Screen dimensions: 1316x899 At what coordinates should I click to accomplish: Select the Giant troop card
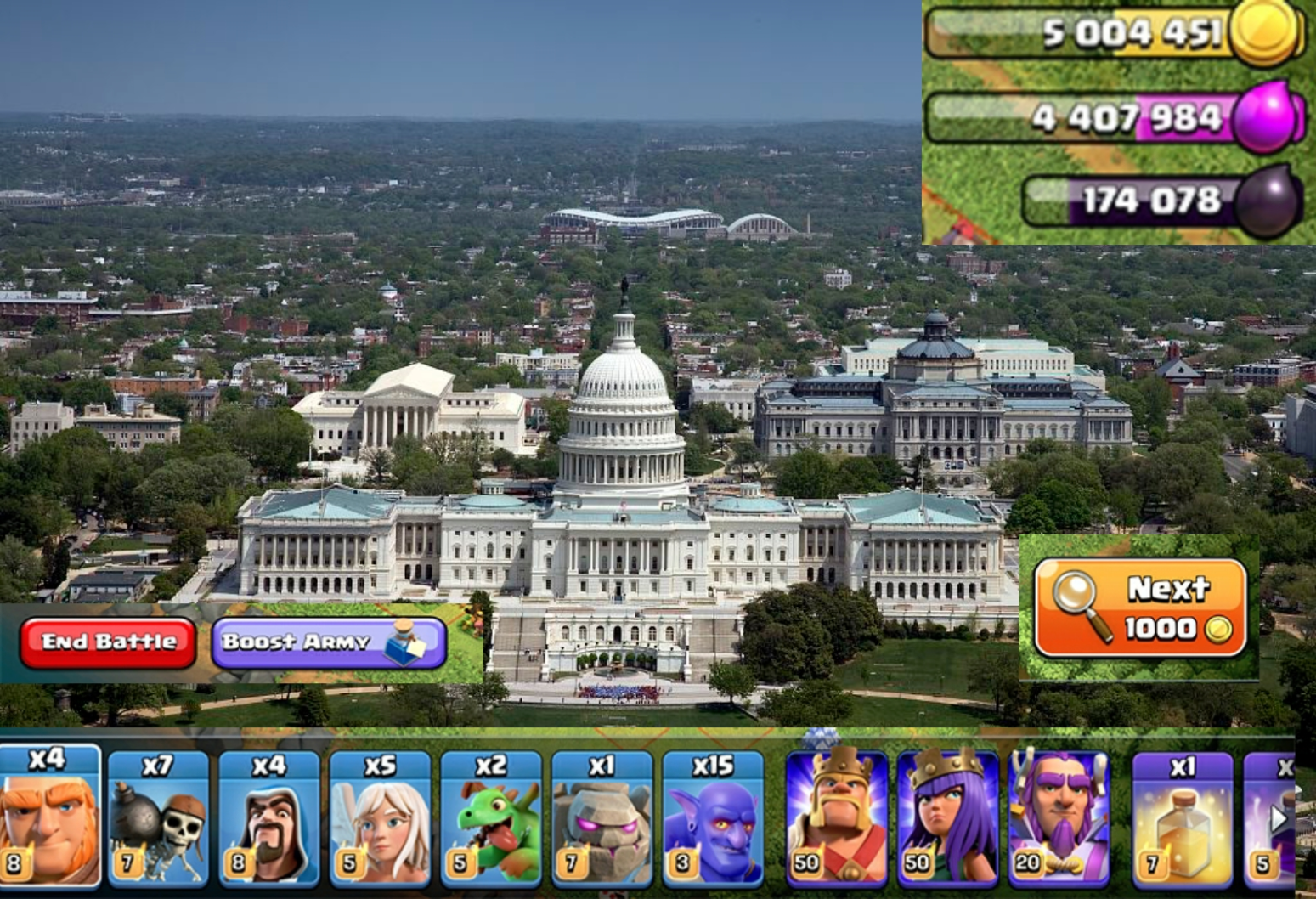[x=49, y=817]
